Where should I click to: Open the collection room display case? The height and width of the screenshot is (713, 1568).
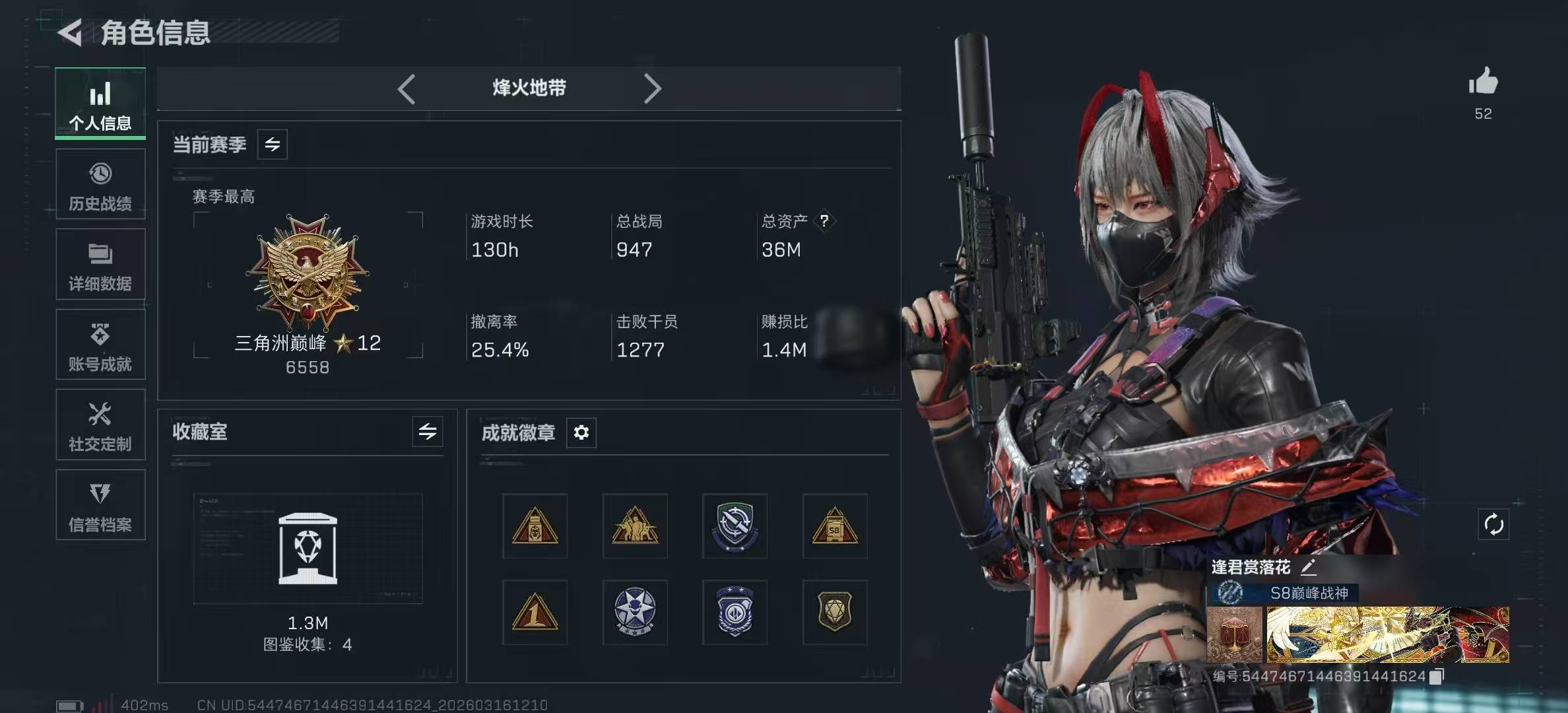point(308,549)
